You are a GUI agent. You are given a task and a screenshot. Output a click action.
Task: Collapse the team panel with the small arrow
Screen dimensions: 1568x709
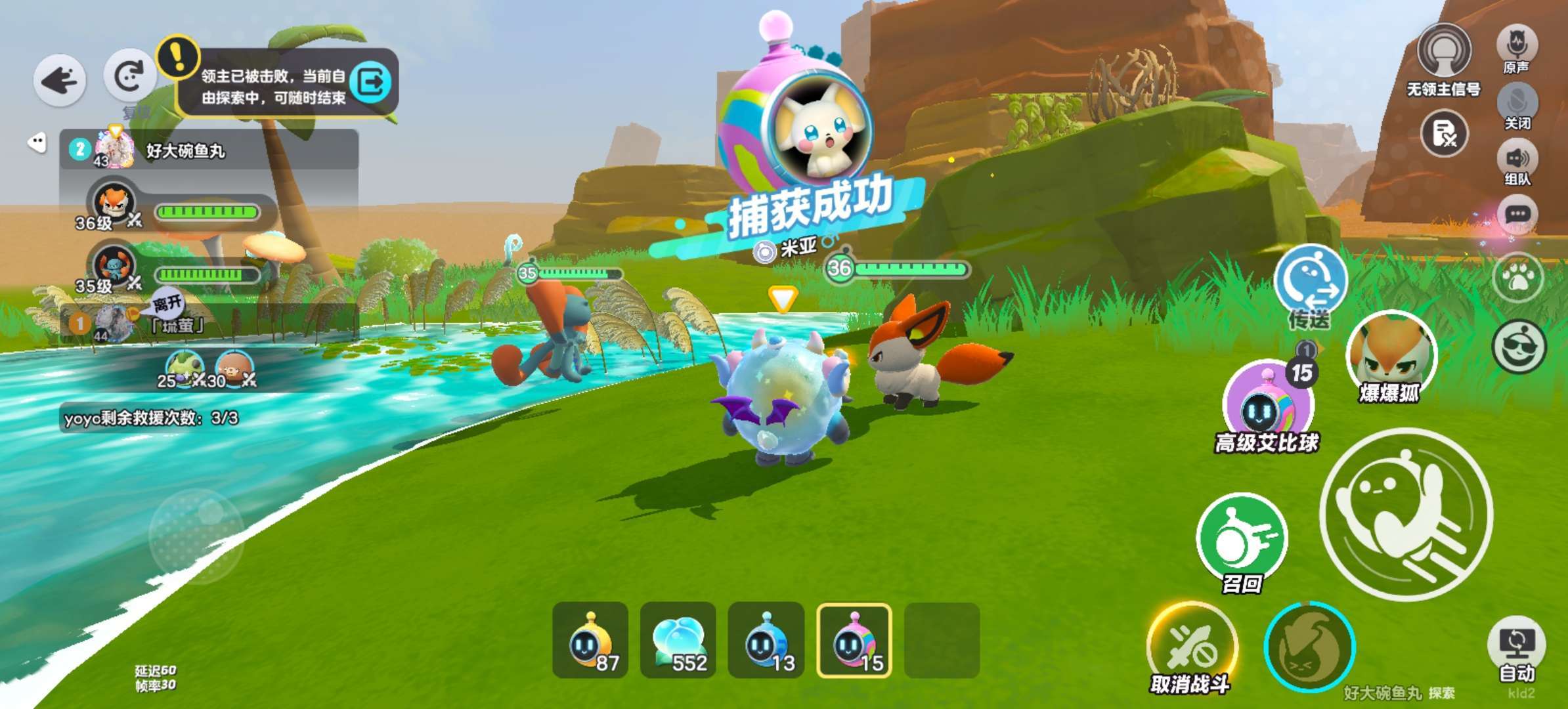[37, 142]
